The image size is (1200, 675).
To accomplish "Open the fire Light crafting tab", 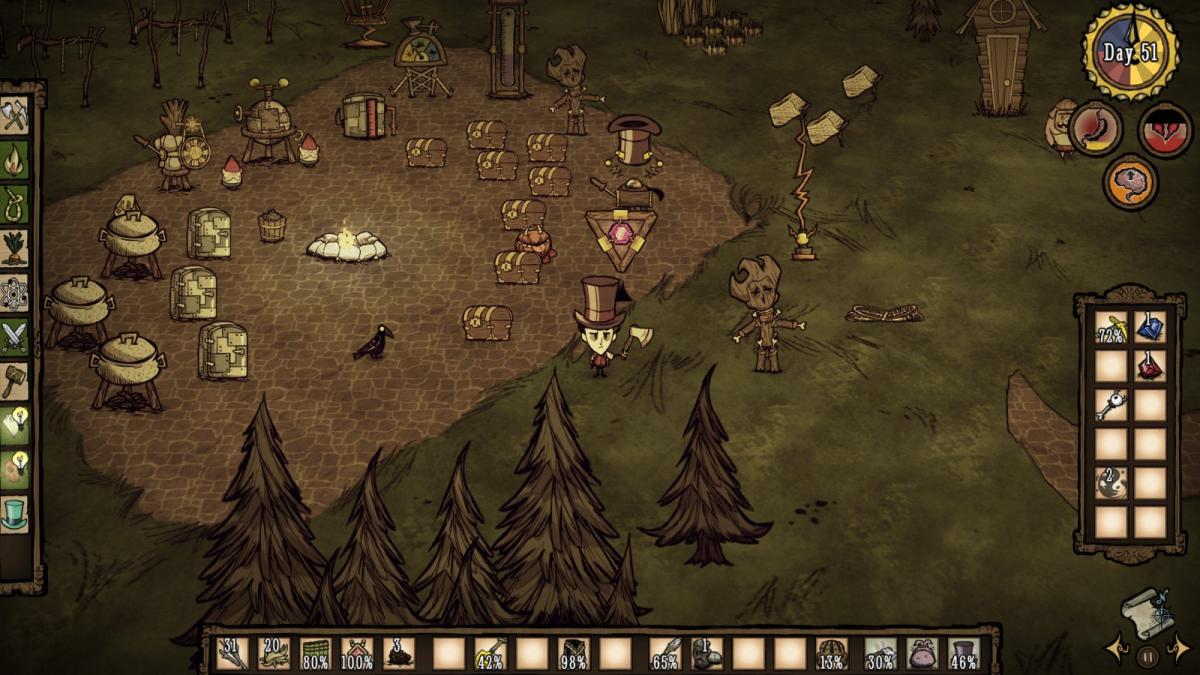I will tap(15, 159).
